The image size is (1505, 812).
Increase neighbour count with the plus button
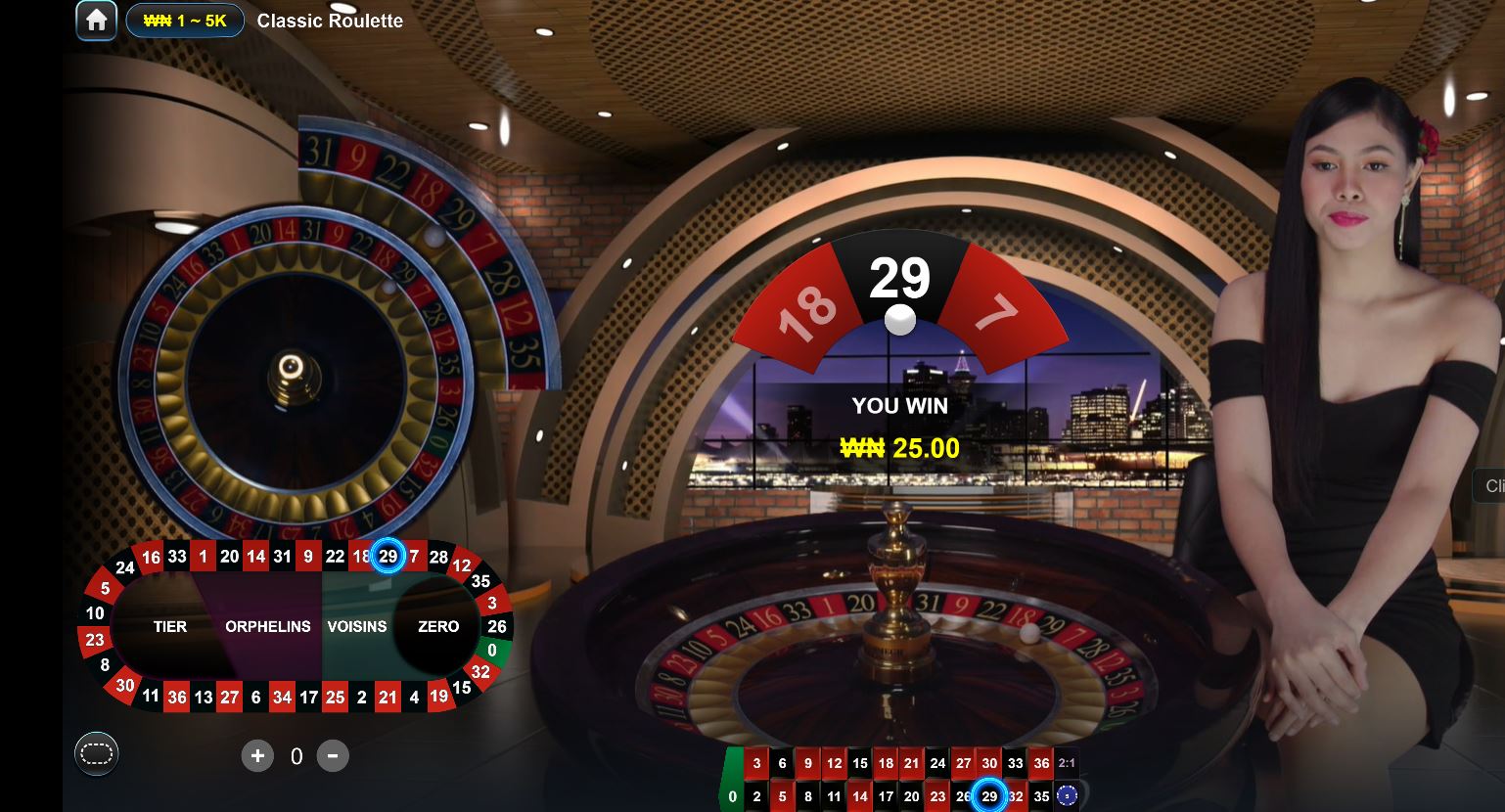(x=257, y=755)
